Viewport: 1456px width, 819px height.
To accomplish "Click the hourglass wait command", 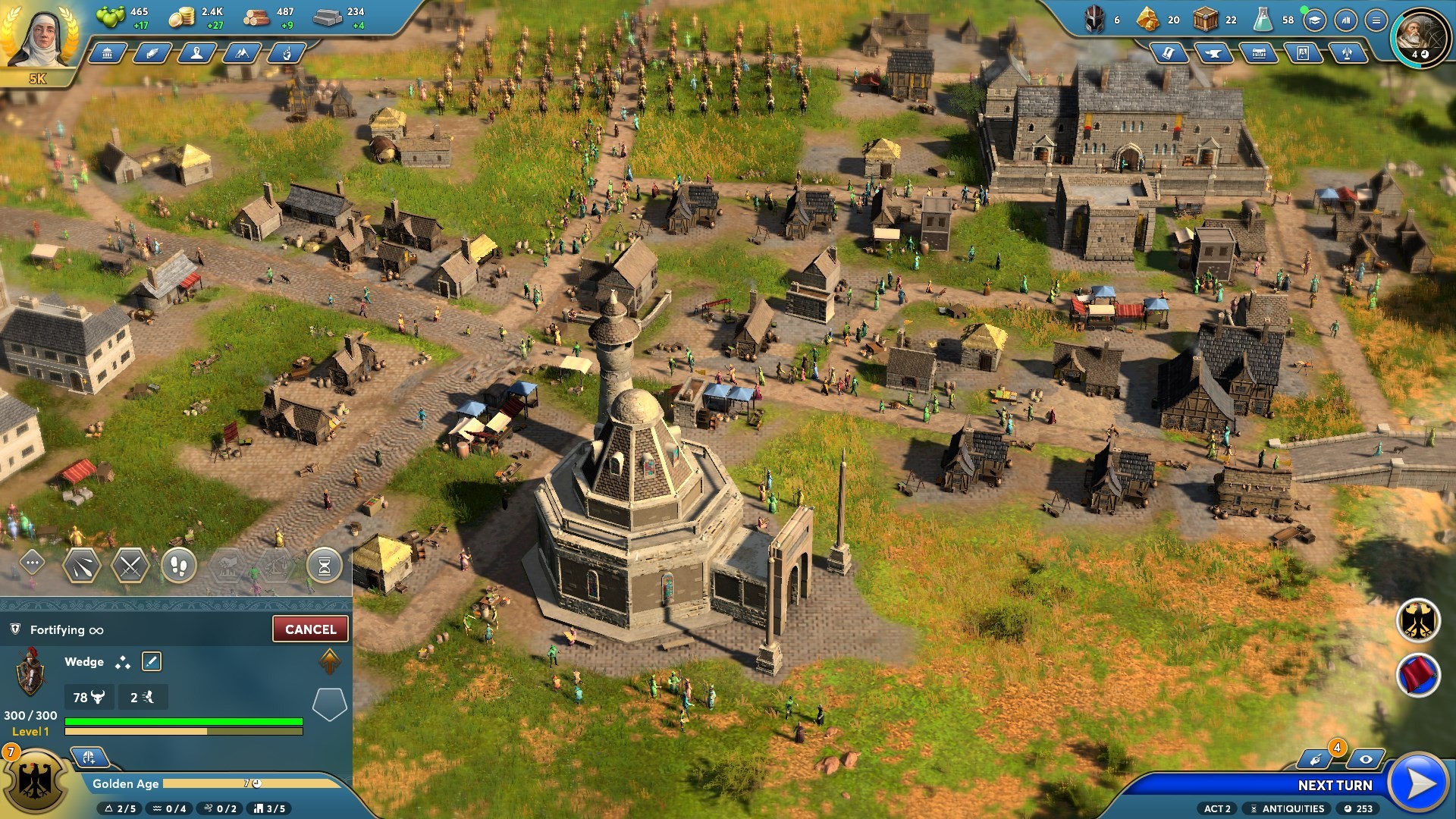I will [x=325, y=566].
